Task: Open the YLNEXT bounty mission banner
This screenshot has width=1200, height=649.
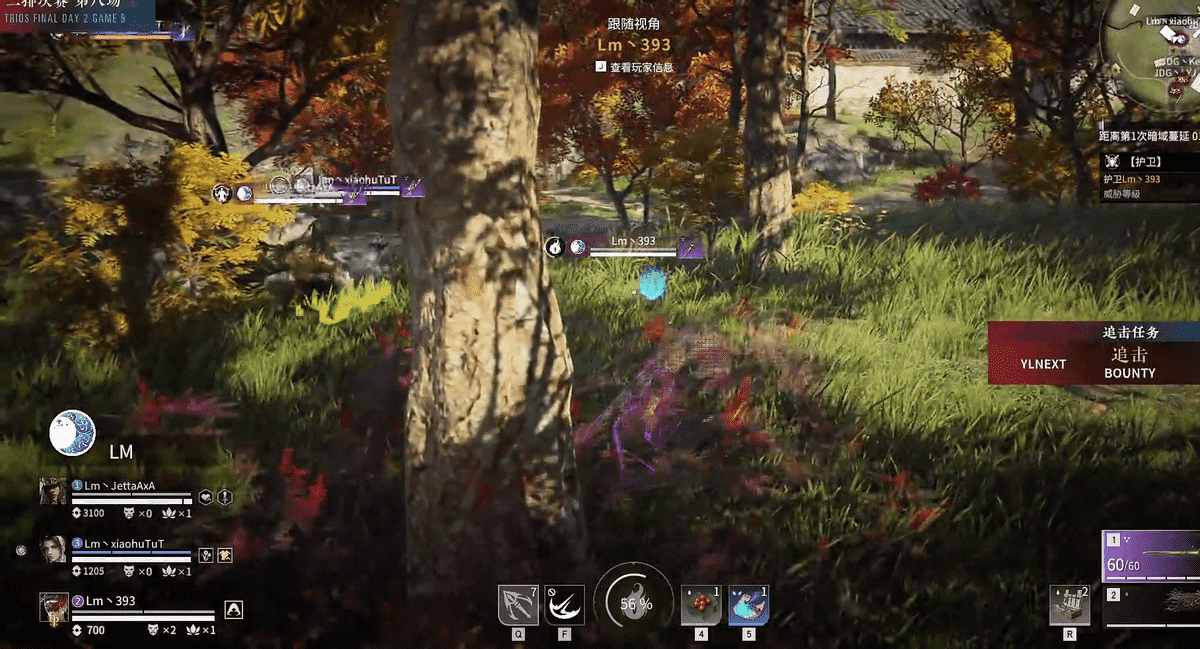Action: 1093,353
